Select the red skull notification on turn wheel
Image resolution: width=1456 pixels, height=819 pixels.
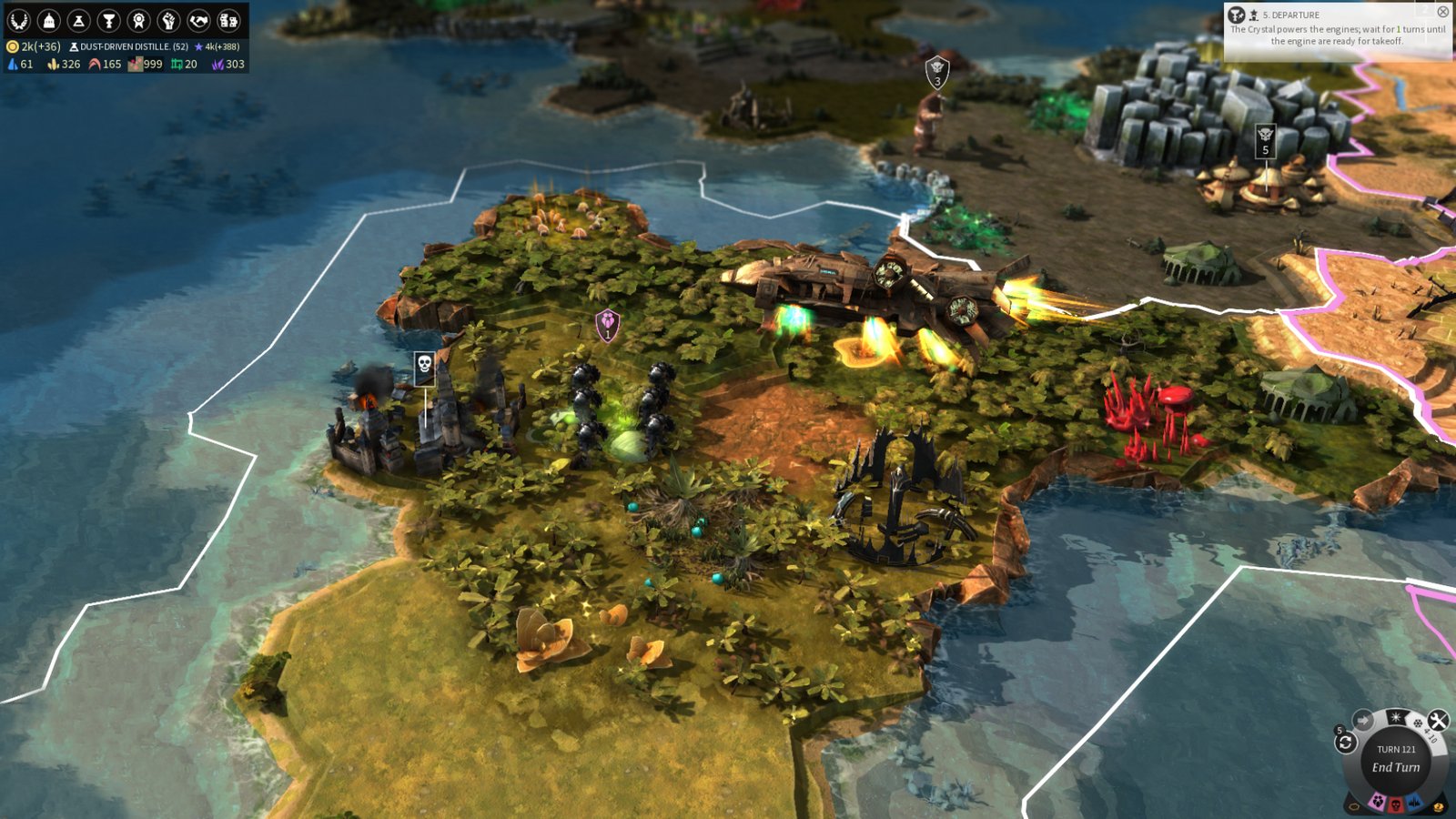point(1395,804)
